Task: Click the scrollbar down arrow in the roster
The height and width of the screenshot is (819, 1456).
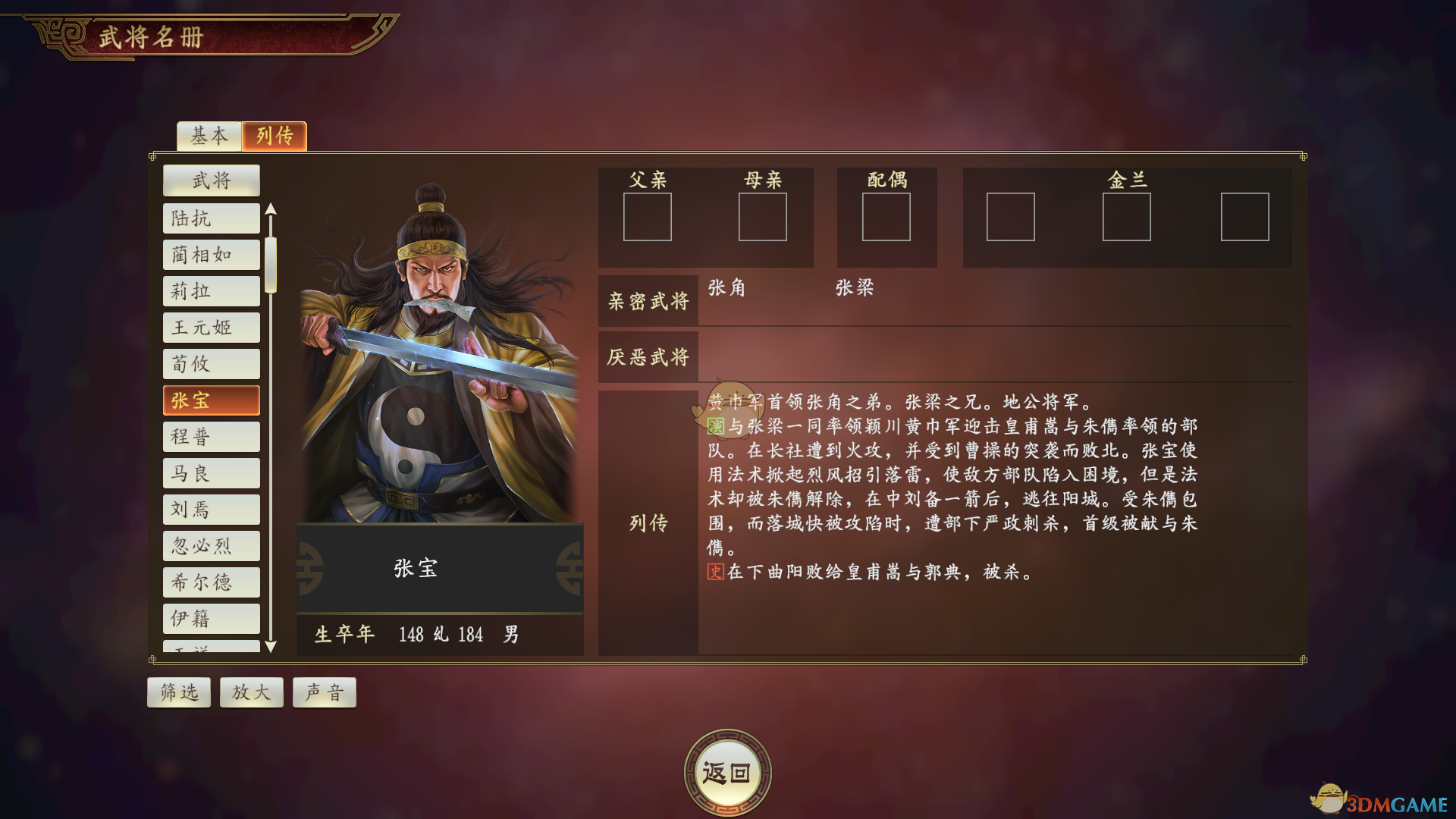Action: (x=272, y=648)
